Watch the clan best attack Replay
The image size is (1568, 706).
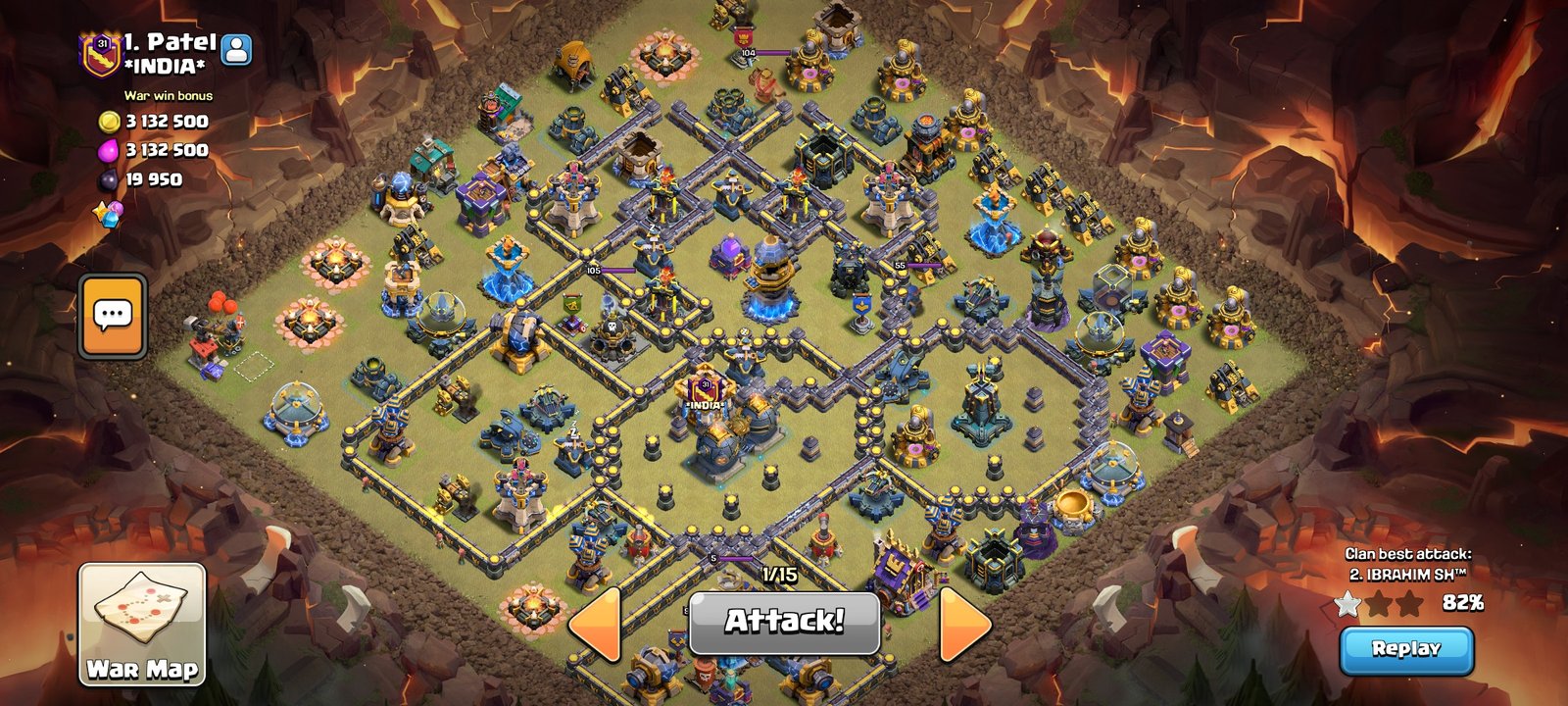click(1405, 649)
